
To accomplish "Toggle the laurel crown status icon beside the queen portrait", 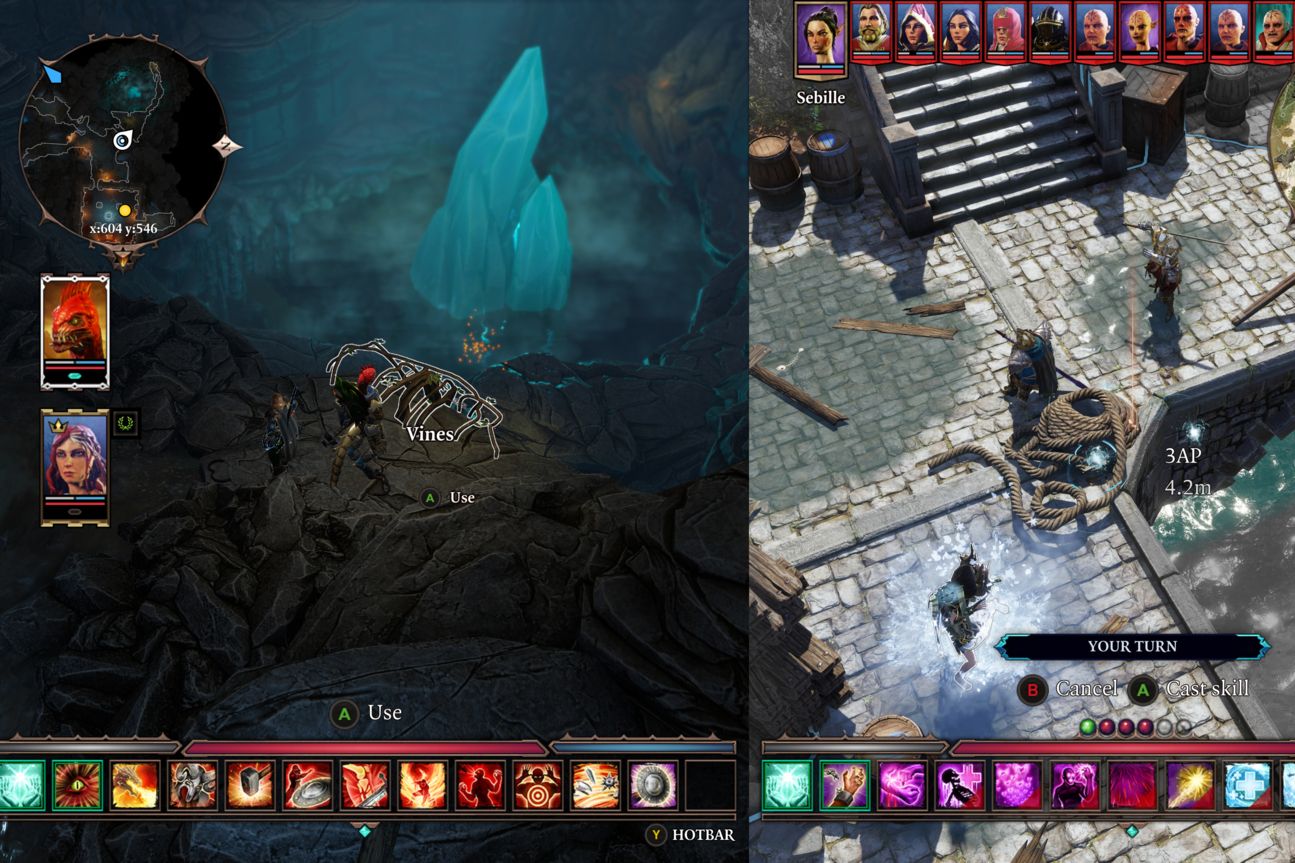I will (125, 423).
